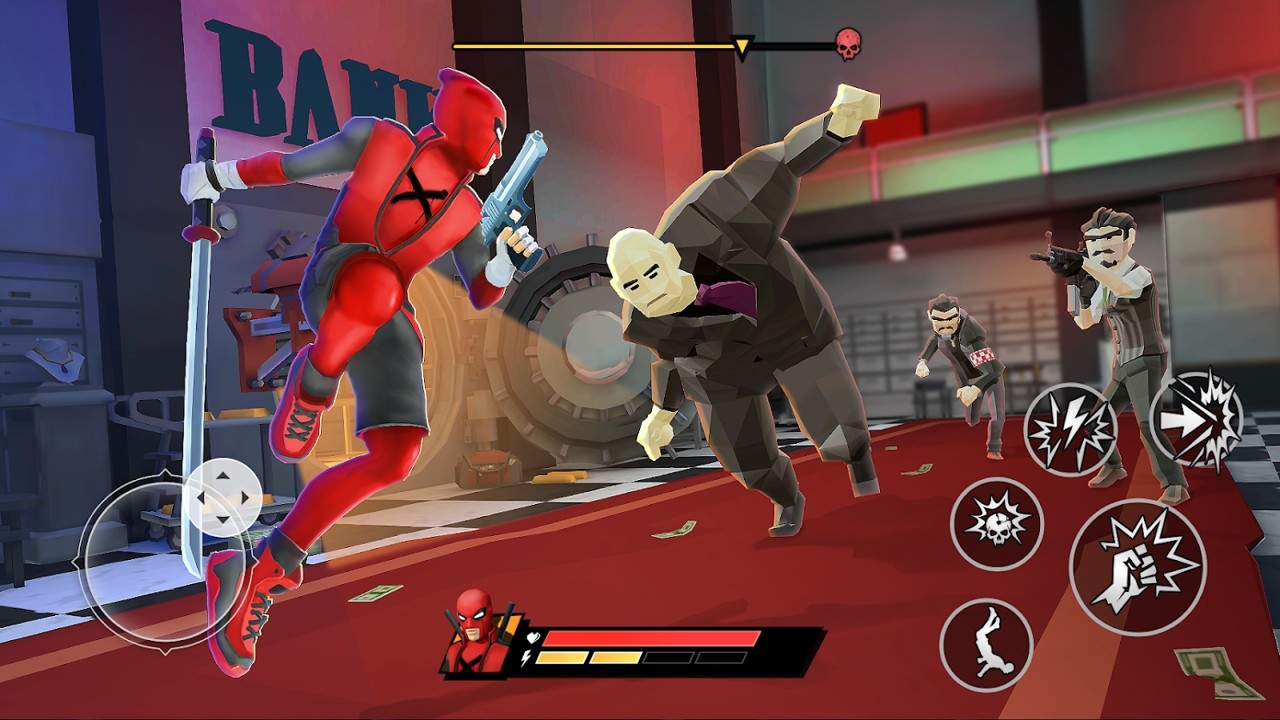1280x720 pixels.
Task: Trigger the lightning bolt skill button
Action: point(1069,429)
